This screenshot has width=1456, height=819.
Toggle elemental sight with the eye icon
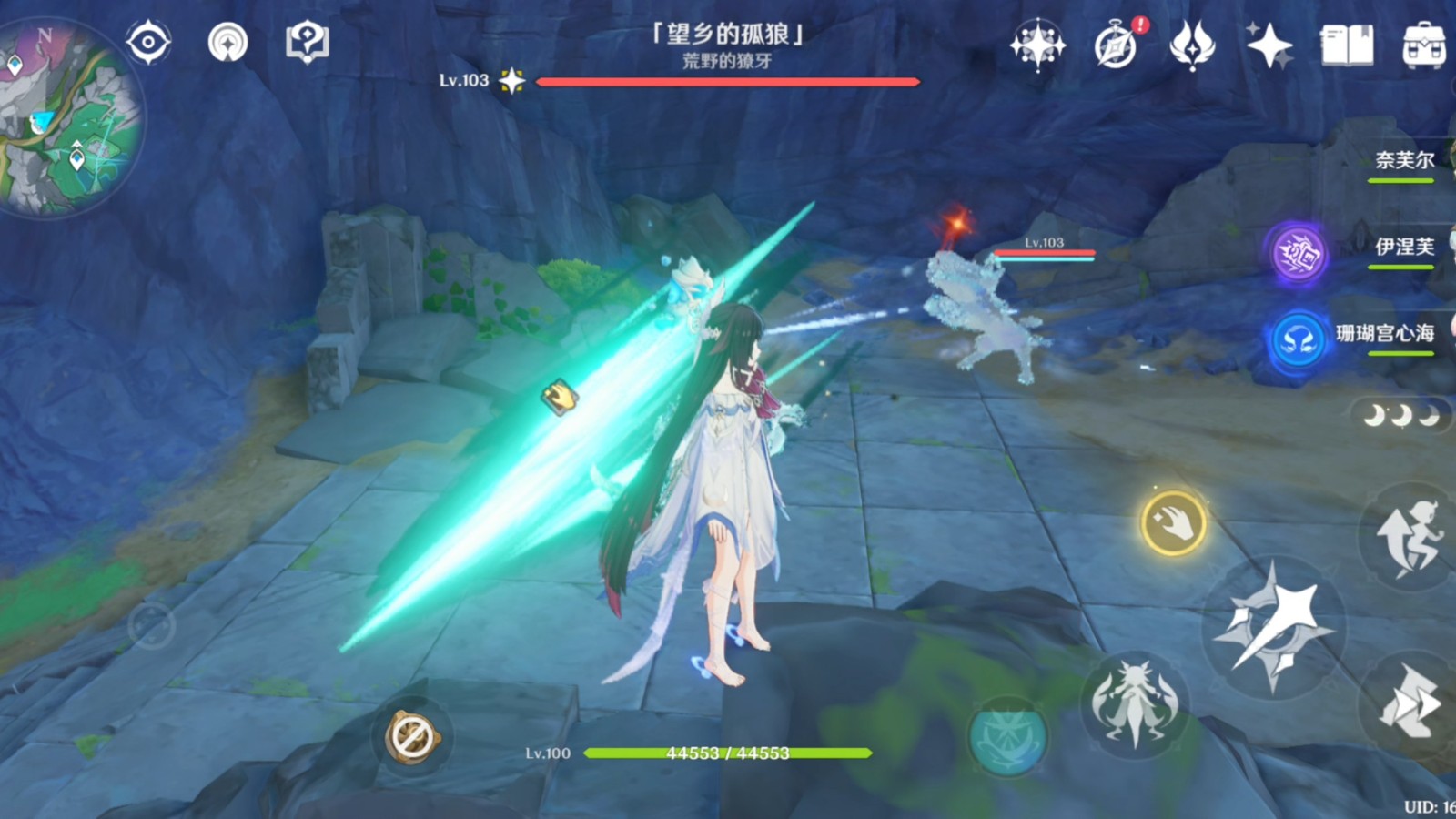pyautogui.click(x=148, y=41)
